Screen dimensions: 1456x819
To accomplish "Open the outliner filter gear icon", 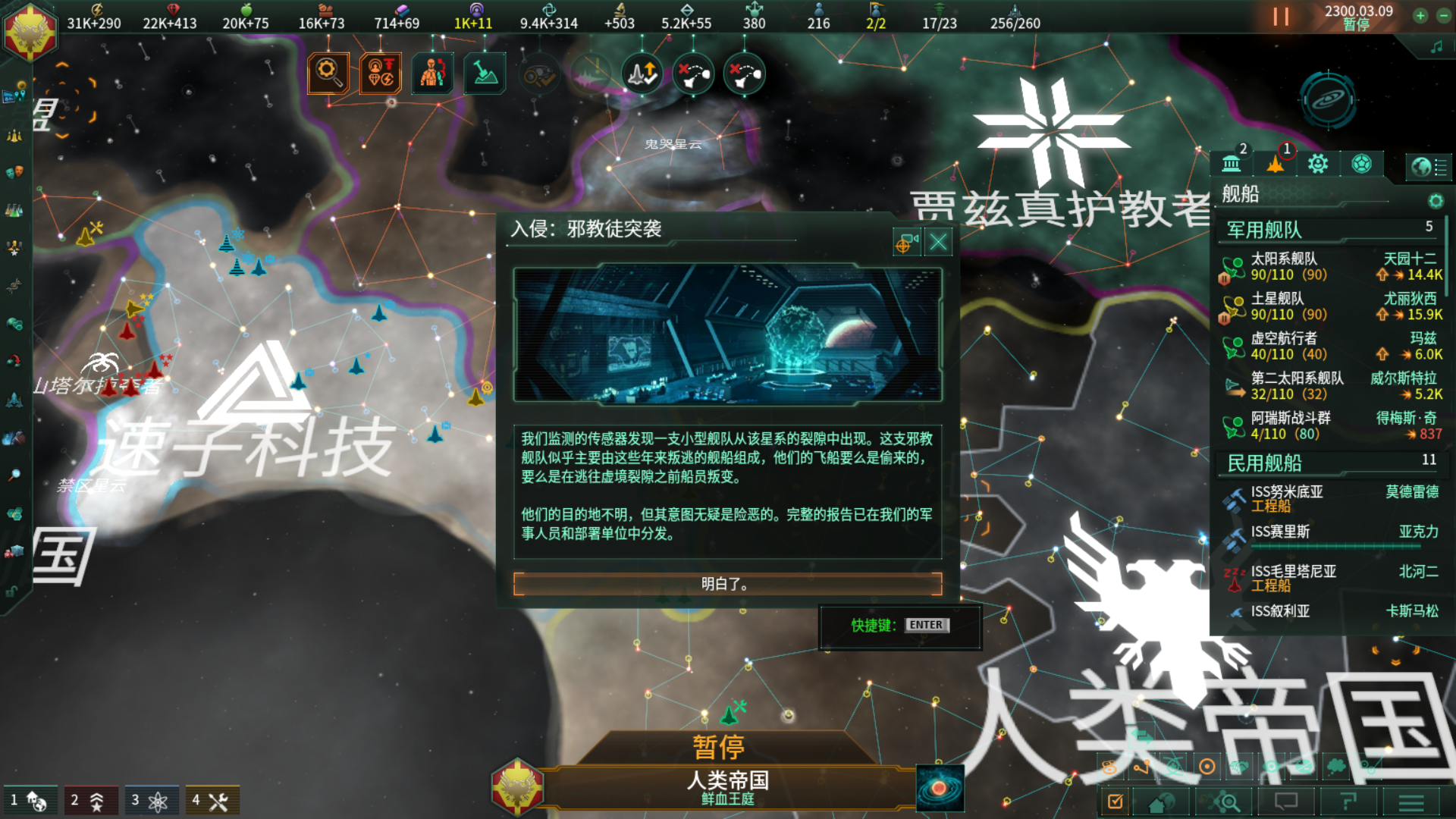I will (1436, 202).
